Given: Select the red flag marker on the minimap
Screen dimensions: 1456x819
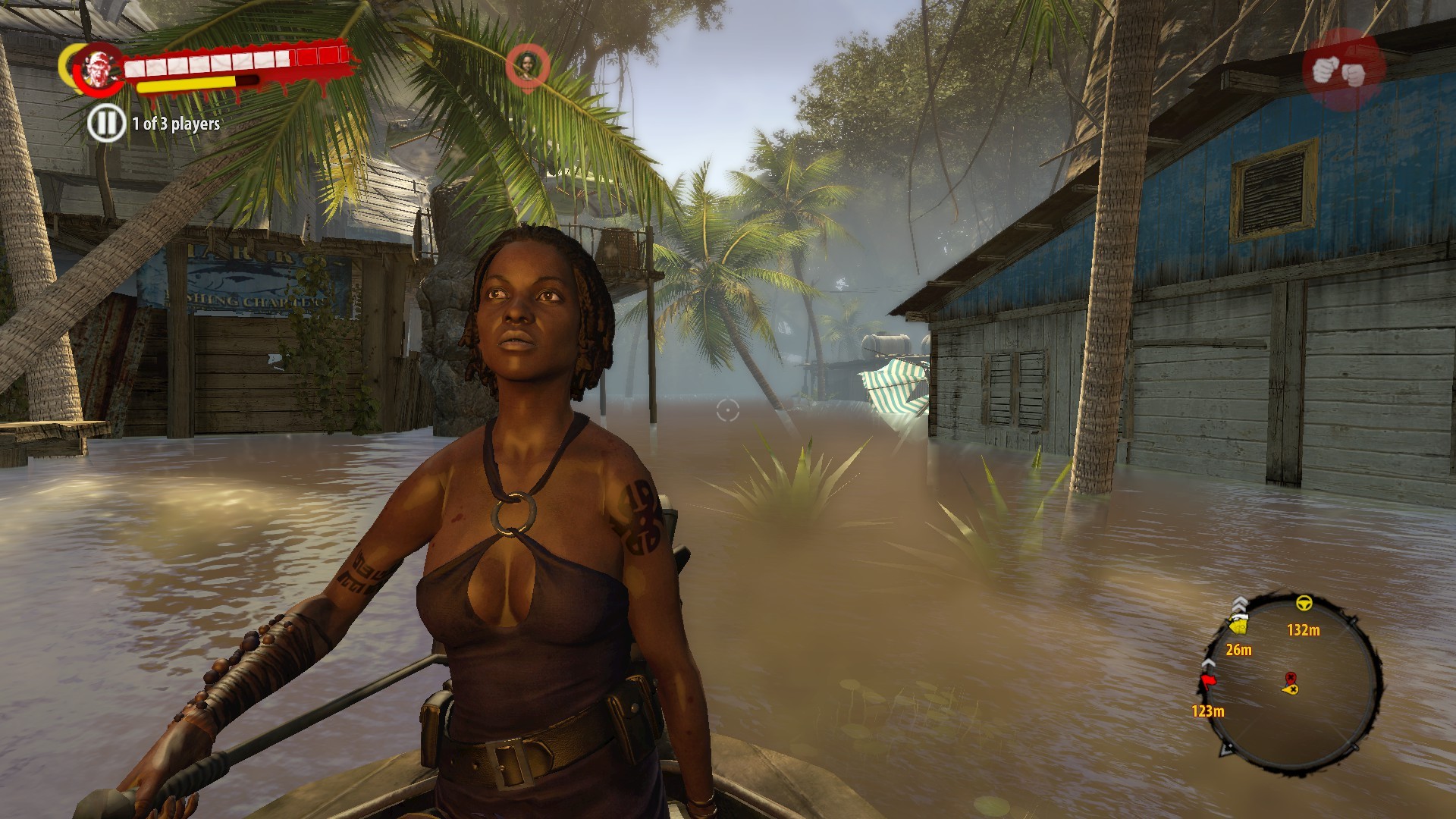Looking at the screenshot, I should [1207, 679].
